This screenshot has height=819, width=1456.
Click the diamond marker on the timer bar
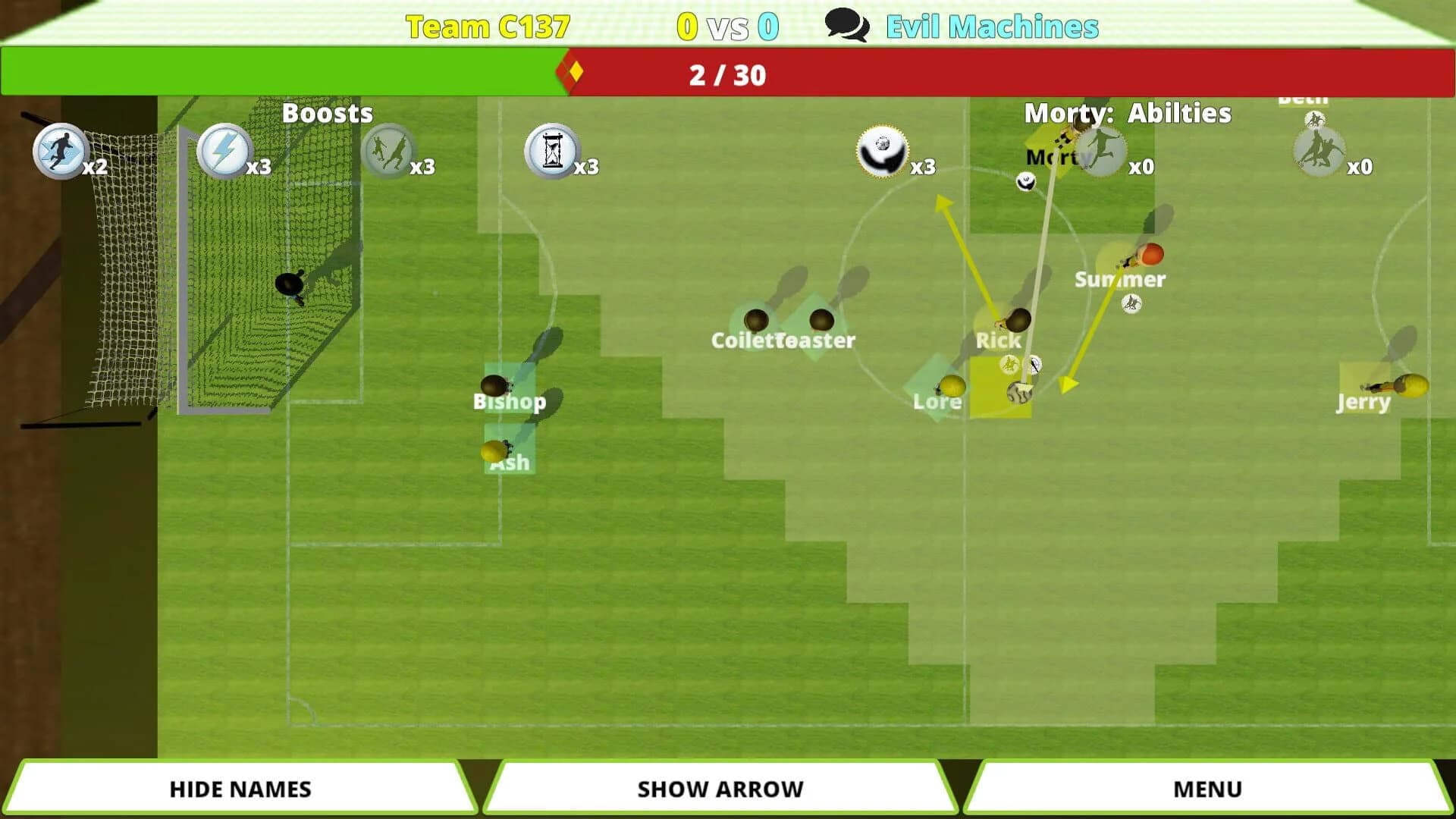tap(574, 74)
